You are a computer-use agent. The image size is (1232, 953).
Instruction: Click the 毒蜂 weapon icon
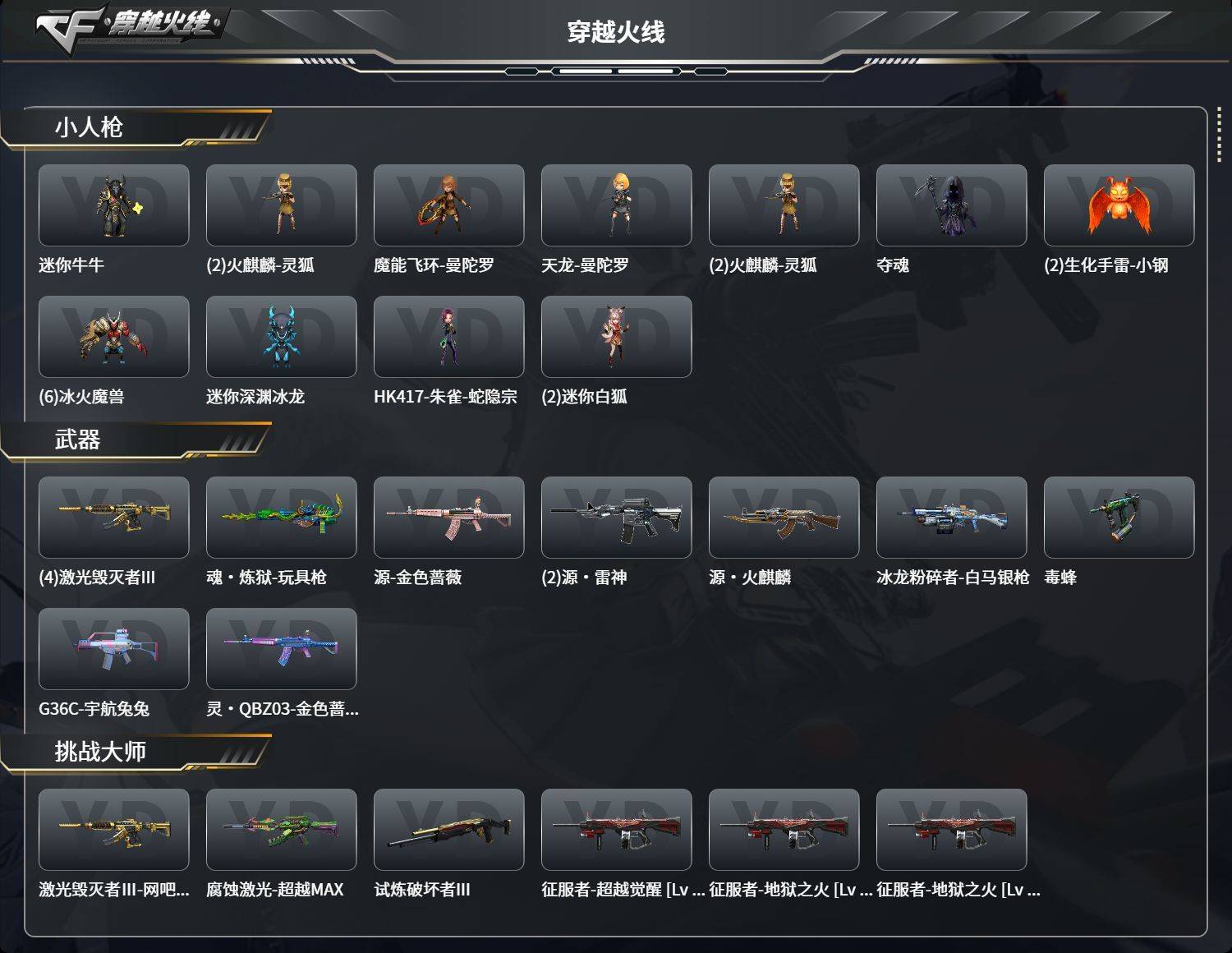click(x=1119, y=518)
